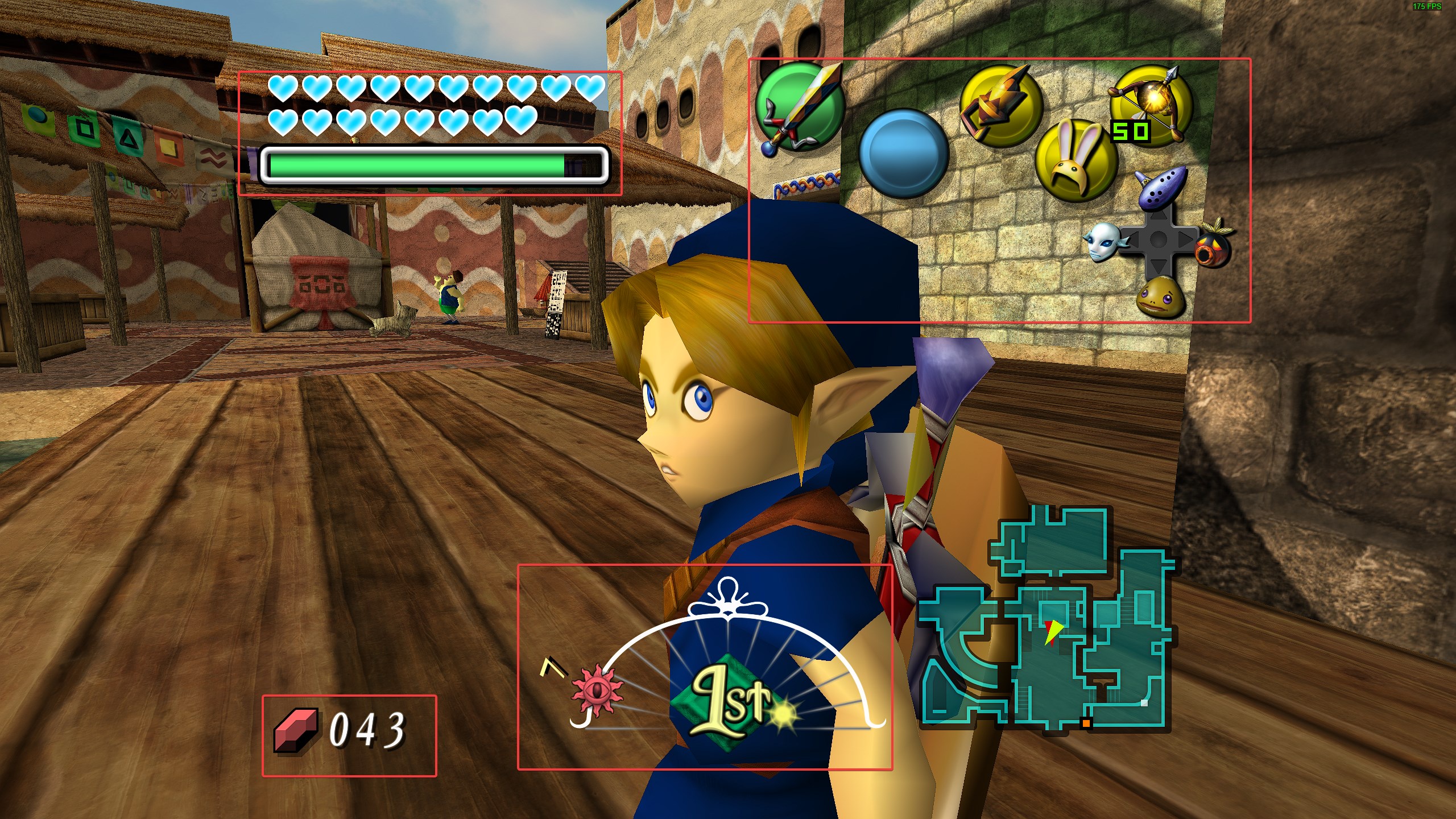Open the teal town minimap
Viewport: 1456px width, 819px height.
coord(1046,620)
